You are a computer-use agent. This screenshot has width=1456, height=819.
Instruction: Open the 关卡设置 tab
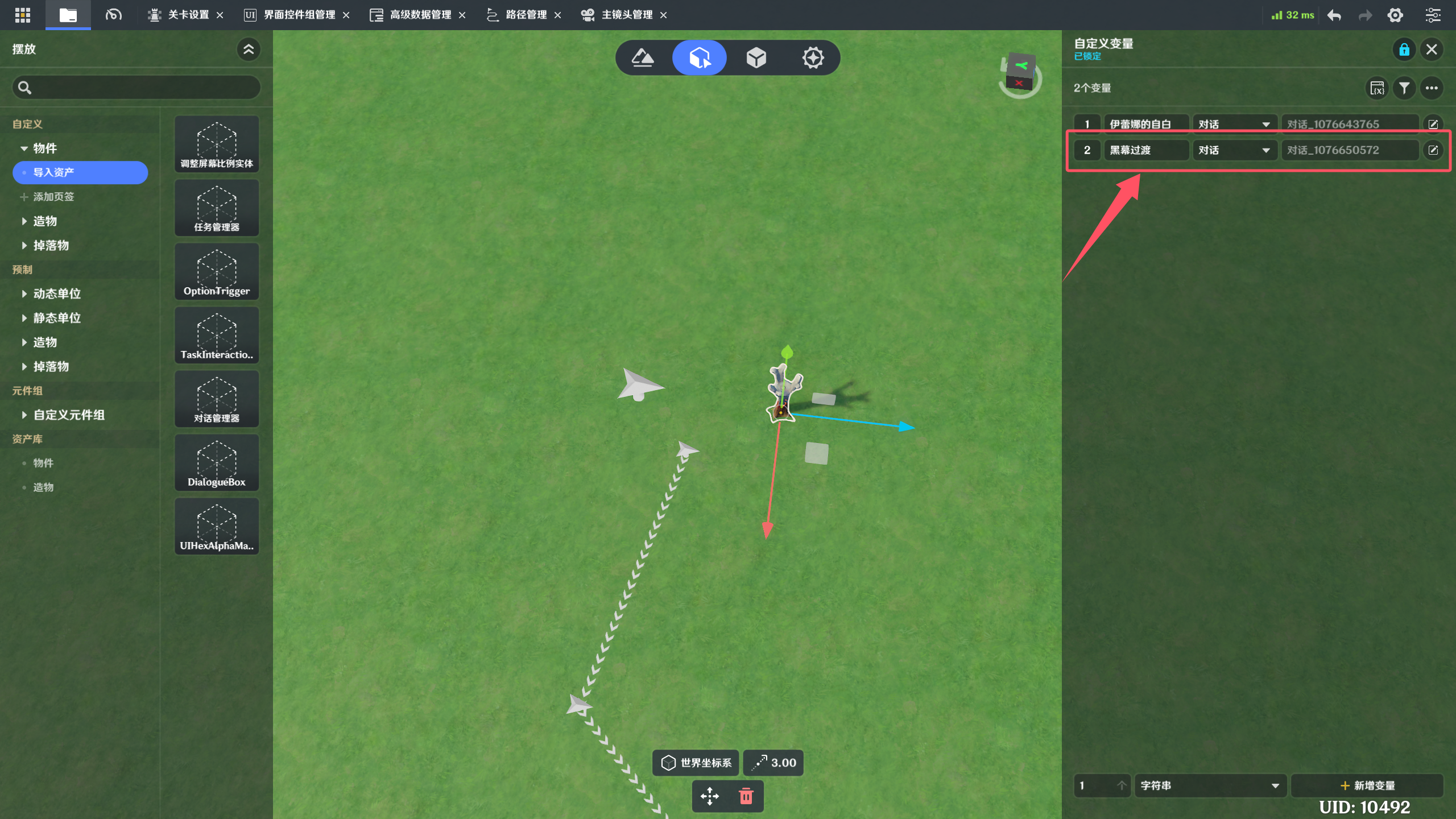click(188, 15)
